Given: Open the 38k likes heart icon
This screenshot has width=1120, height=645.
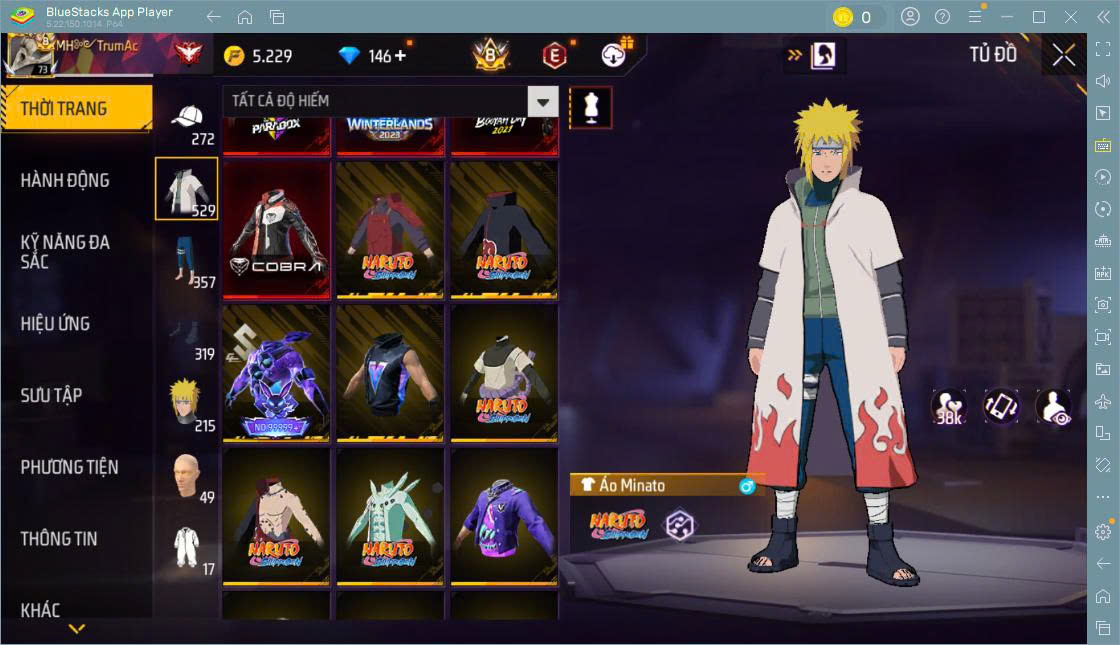Looking at the screenshot, I should tap(948, 407).
